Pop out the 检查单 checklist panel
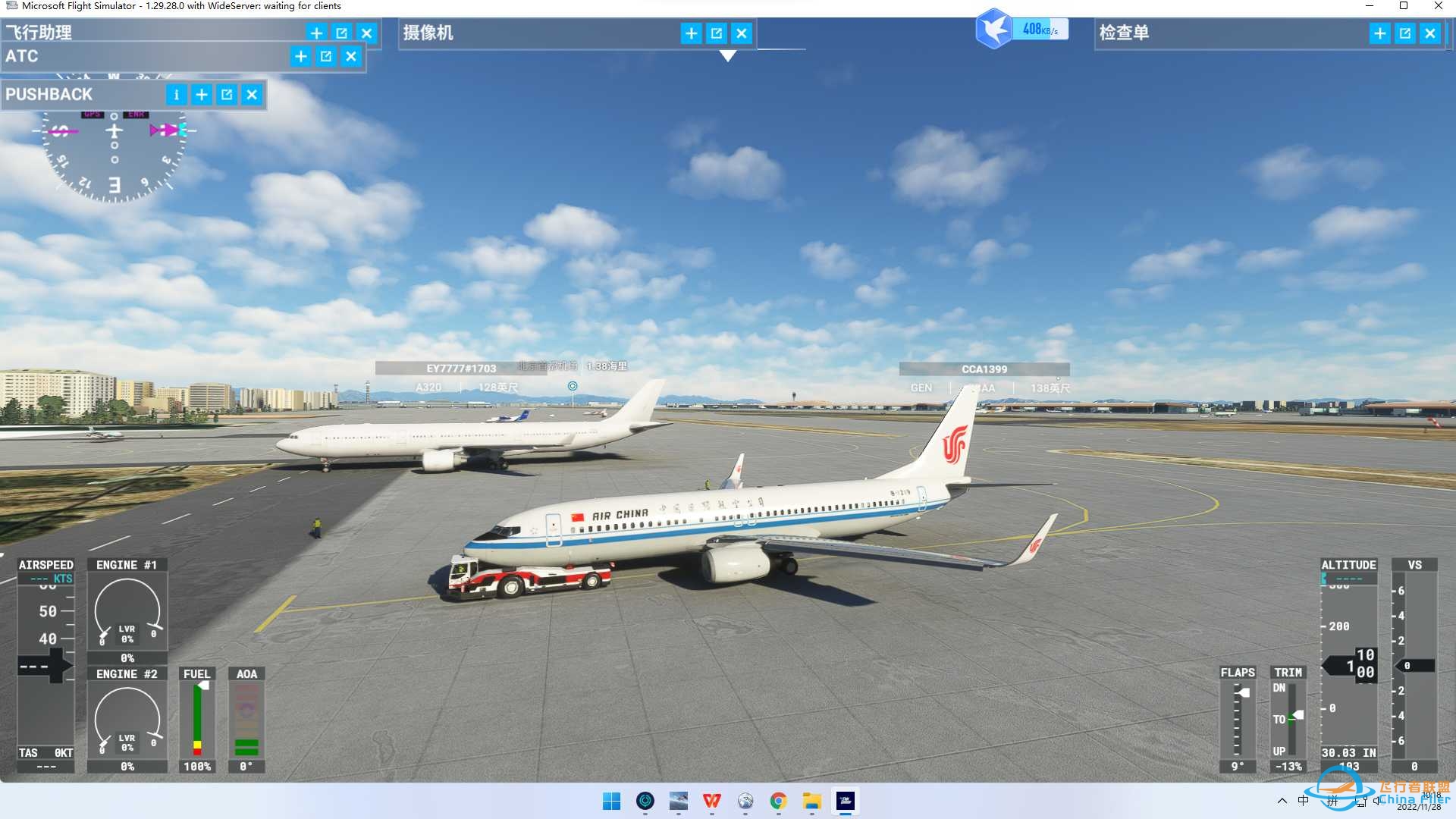This screenshot has width=1456, height=819. pyautogui.click(x=1404, y=33)
